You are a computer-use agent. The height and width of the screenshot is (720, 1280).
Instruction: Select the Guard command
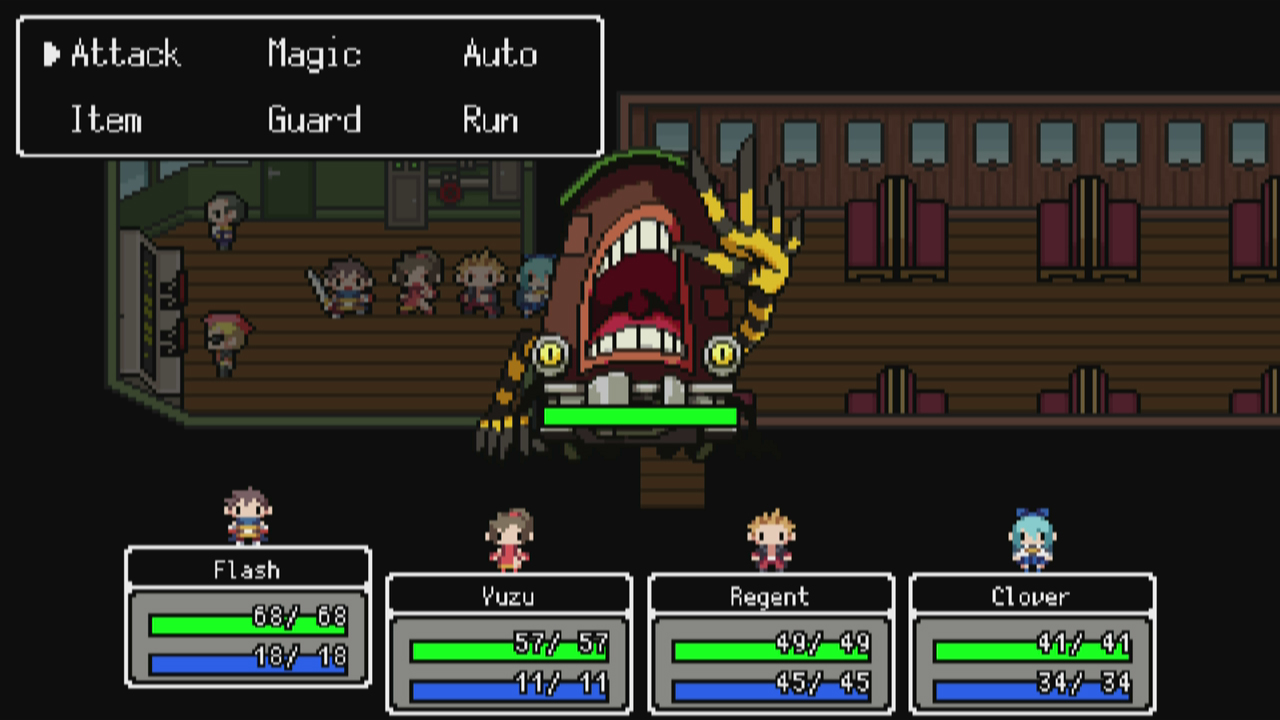pyautogui.click(x=313, y=121)
